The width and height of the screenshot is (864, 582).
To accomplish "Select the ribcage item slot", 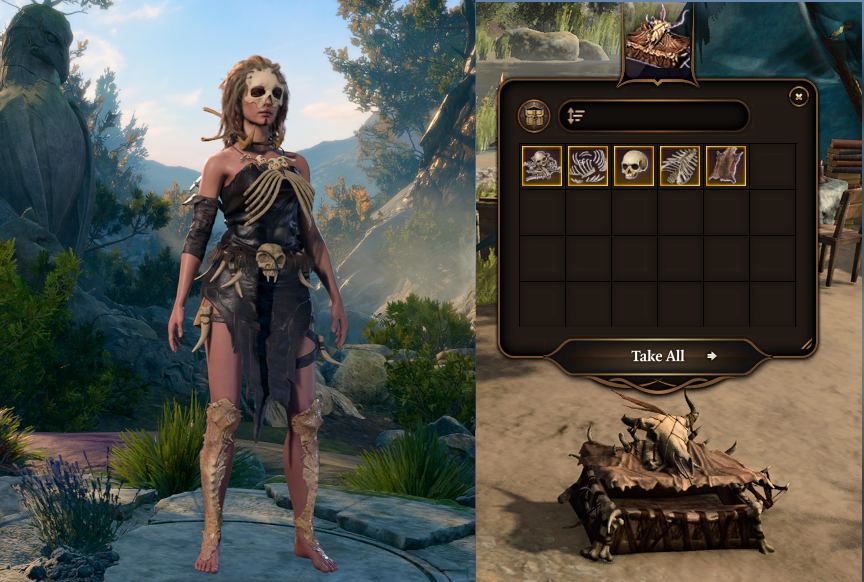I will click(x=680, y=166).
